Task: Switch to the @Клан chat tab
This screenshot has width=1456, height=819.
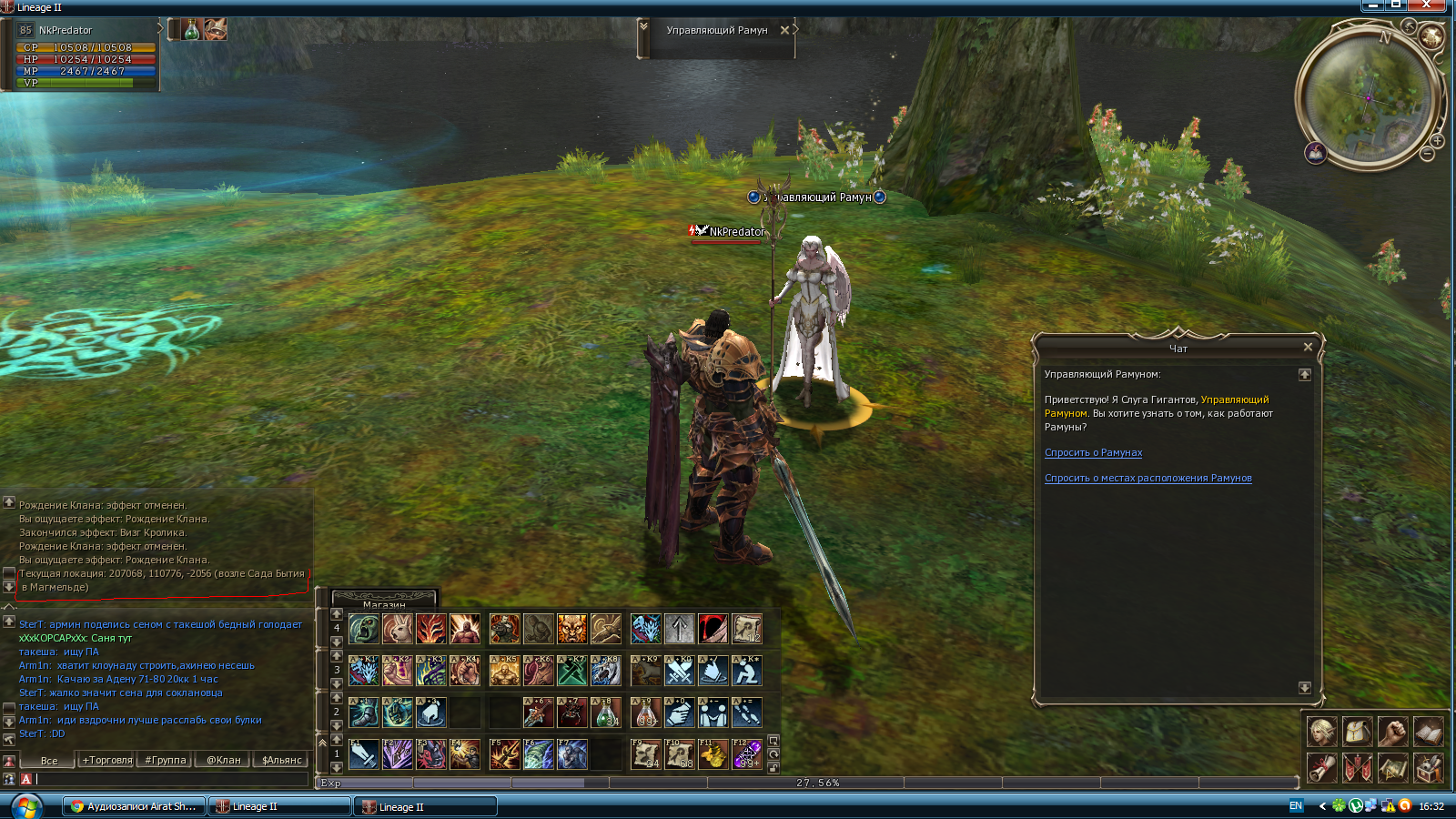Action: tap(223, 760)
